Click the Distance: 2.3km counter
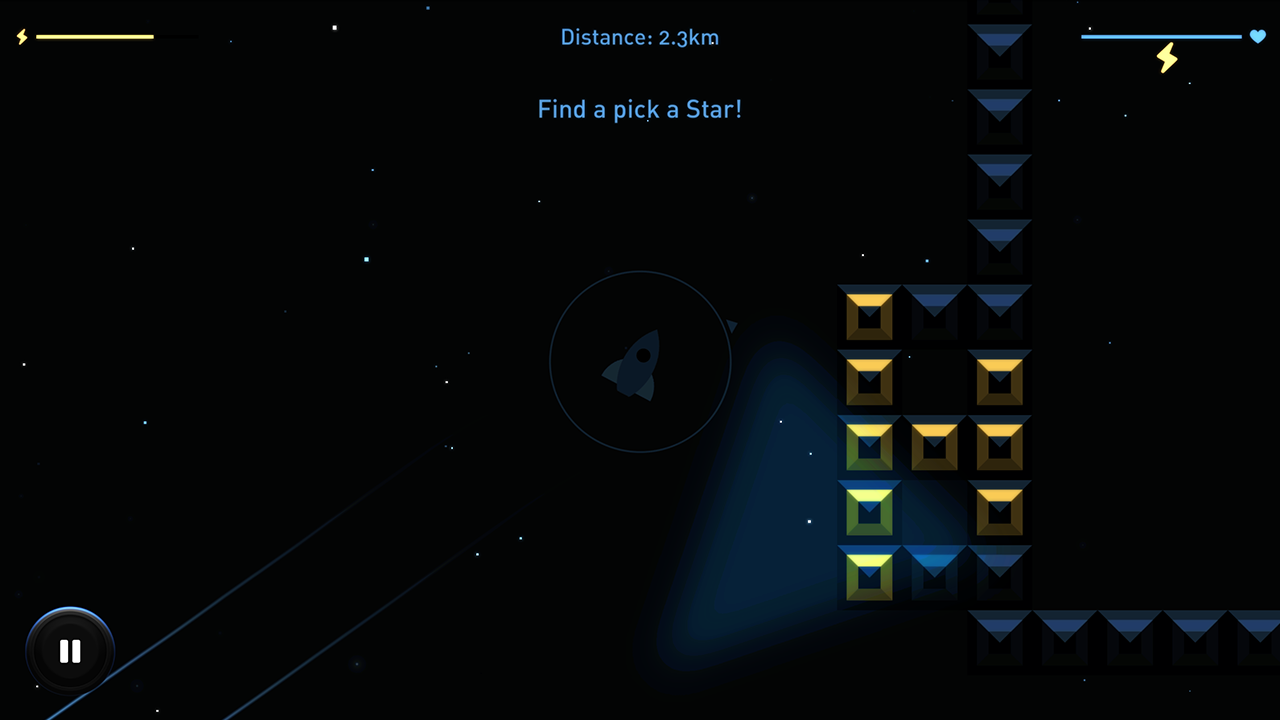Screen dimensions: 1280x720 (640, 37)
